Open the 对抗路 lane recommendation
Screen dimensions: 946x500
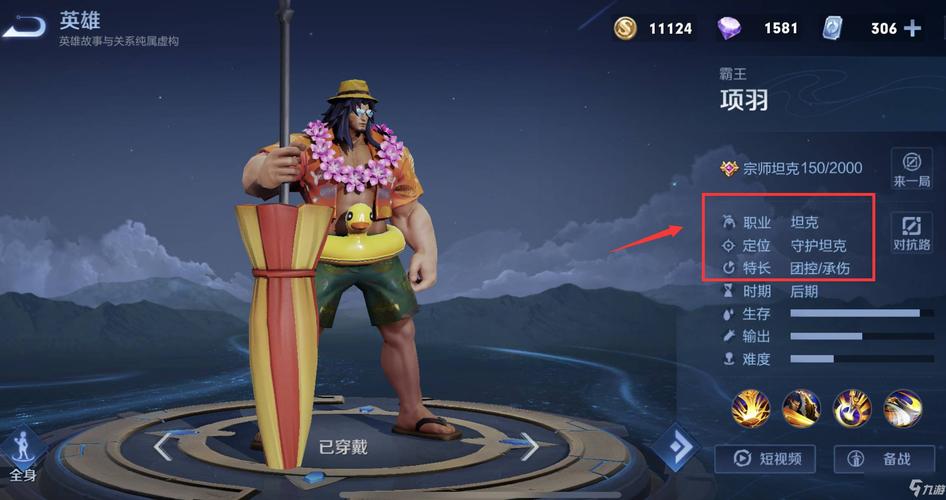[911, 232]
